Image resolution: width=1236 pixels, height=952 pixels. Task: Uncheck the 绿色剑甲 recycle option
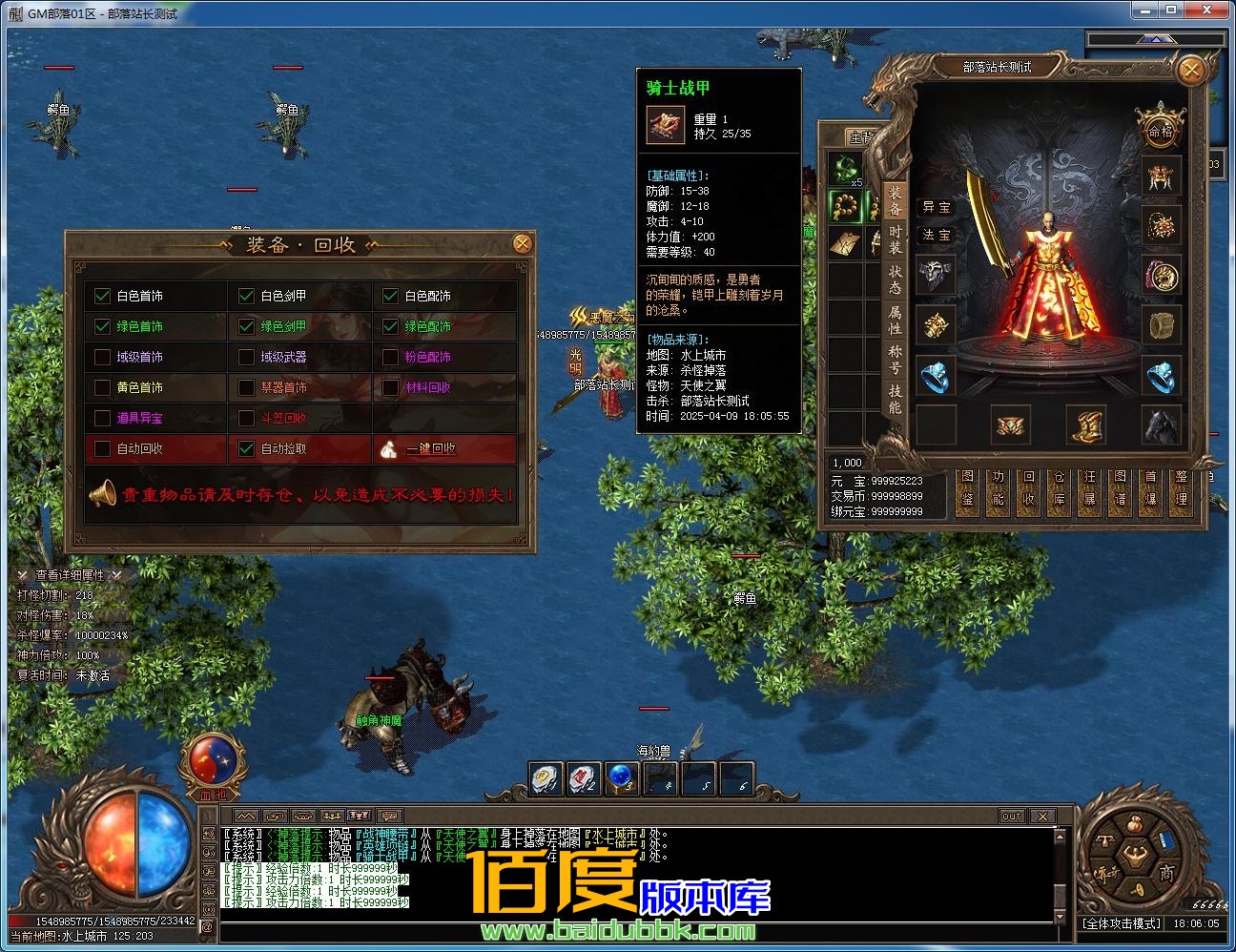(x=247, y=326)
